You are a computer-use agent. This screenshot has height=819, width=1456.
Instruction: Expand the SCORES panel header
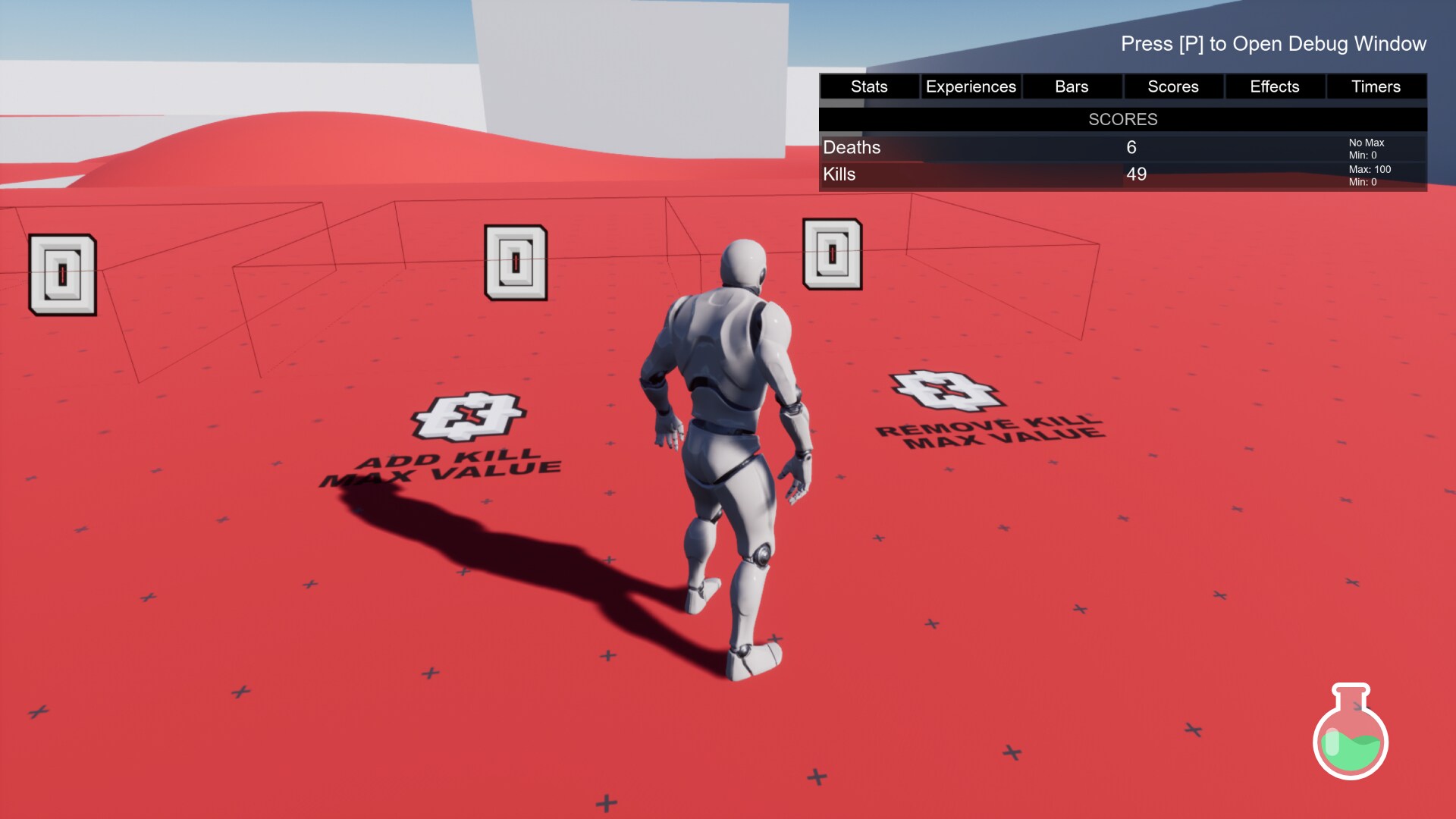[1122, 119]
